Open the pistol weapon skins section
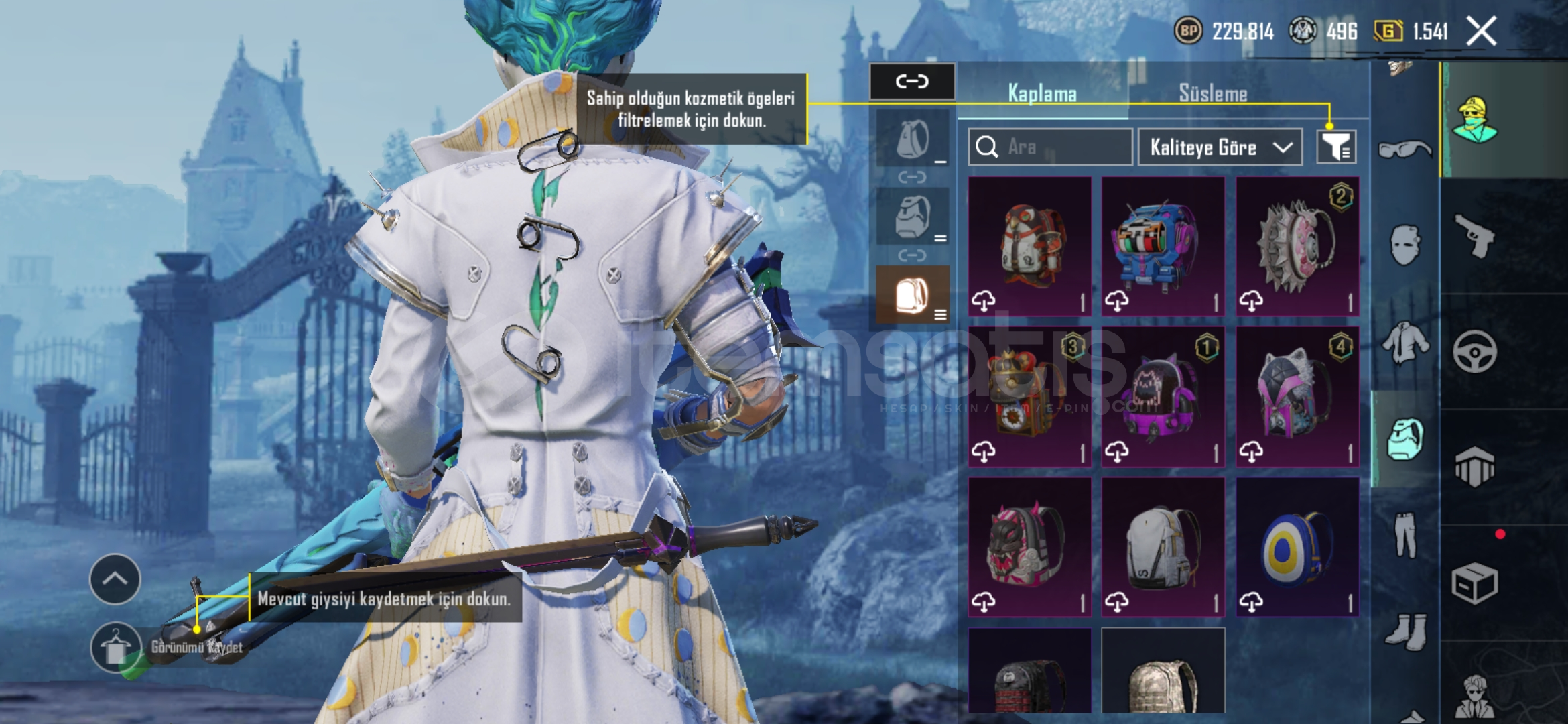Image resolution: width=1568 pixels, height=724 pixels. click(x=1476, y=236)
